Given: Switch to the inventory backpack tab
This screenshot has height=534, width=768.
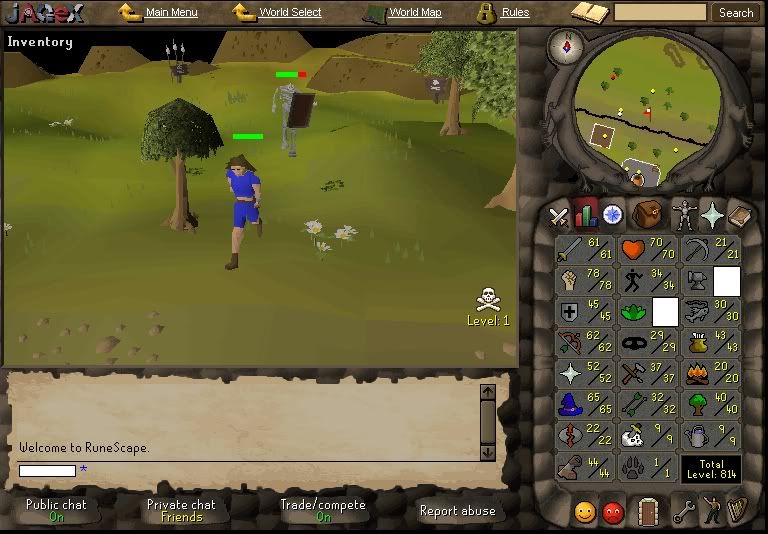Looking at the screenshot, I should pyautogui.click(x=648, y=214).
